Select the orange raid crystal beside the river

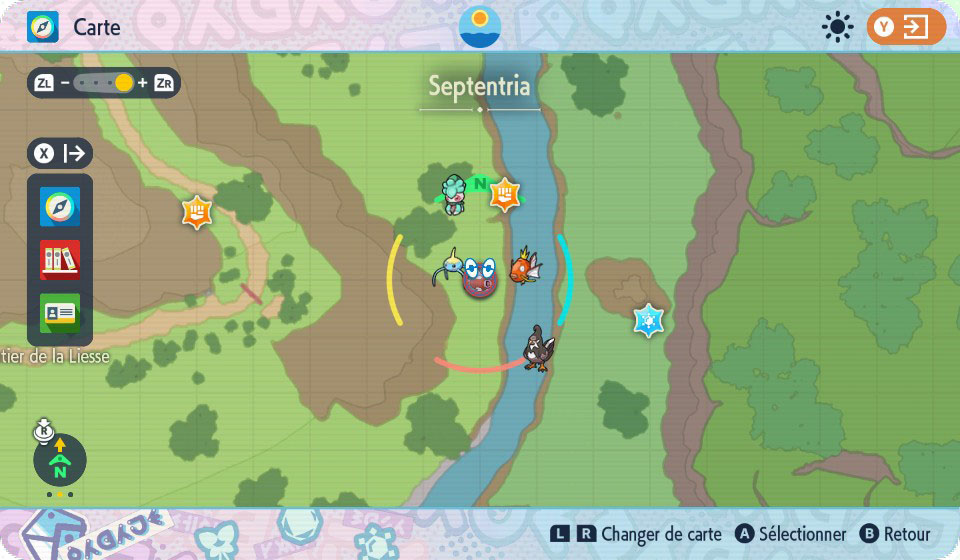(506, 194)
